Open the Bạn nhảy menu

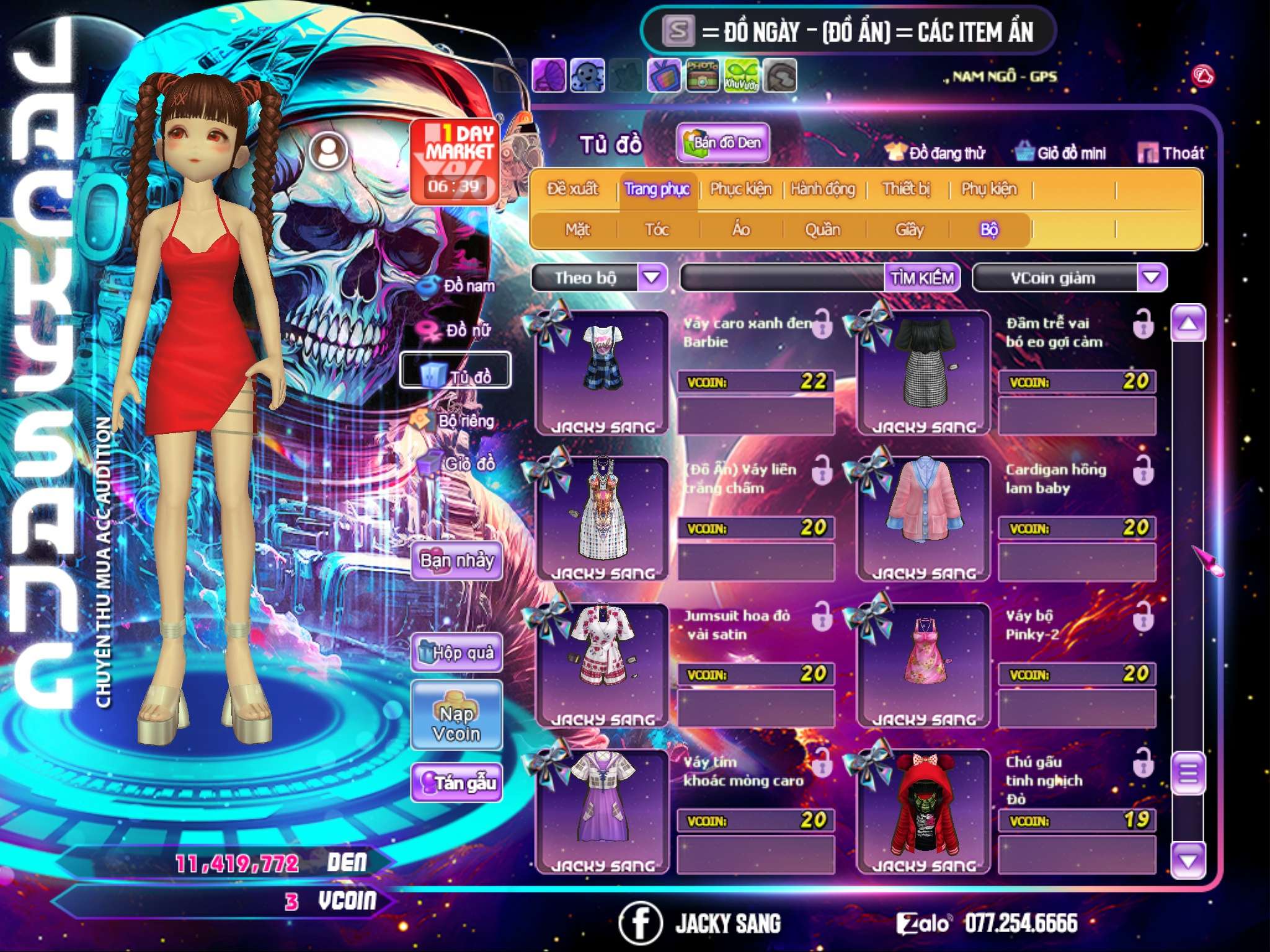click(457, 561)
